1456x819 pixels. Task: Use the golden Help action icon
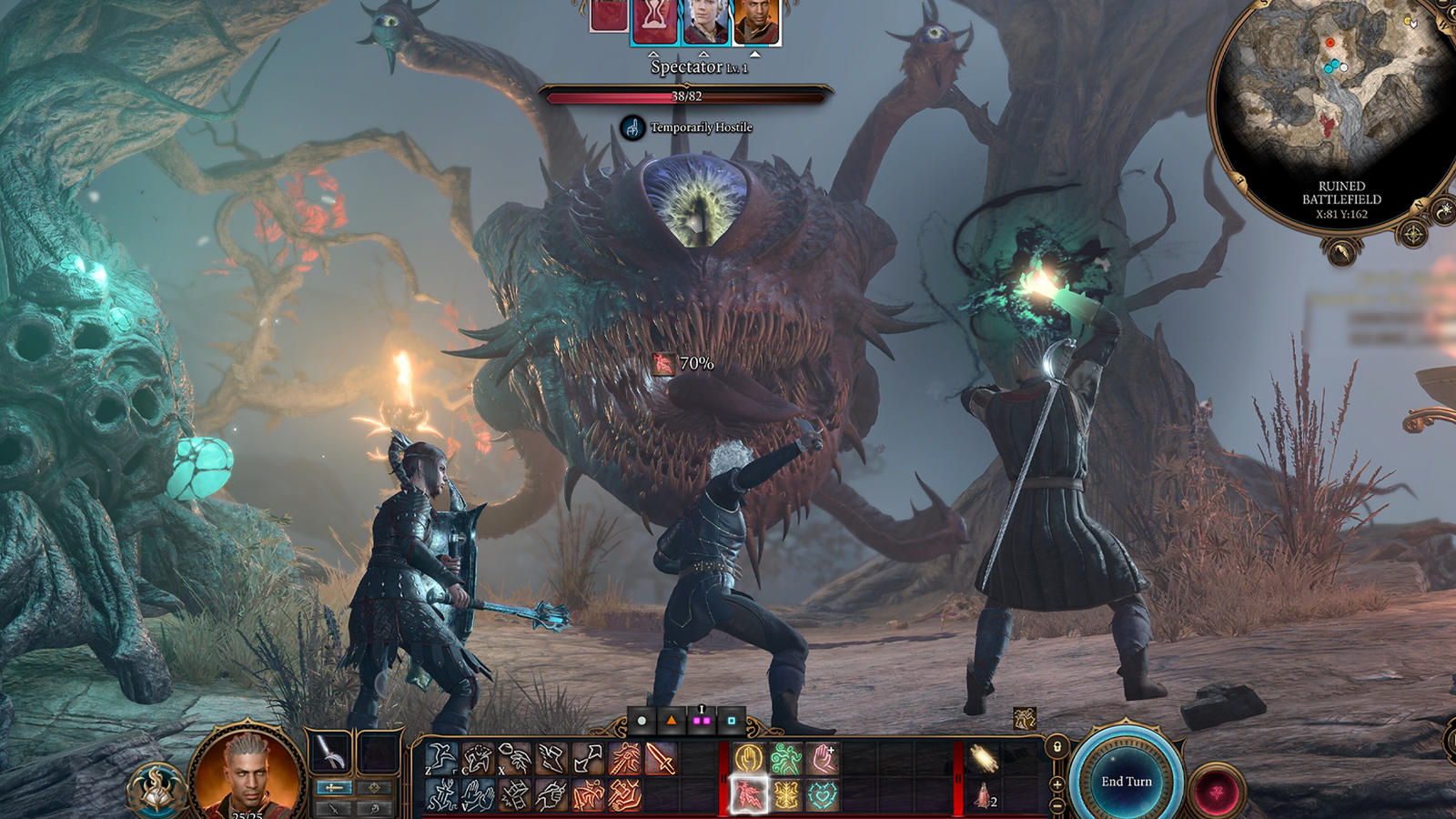[x=750, y=756]
